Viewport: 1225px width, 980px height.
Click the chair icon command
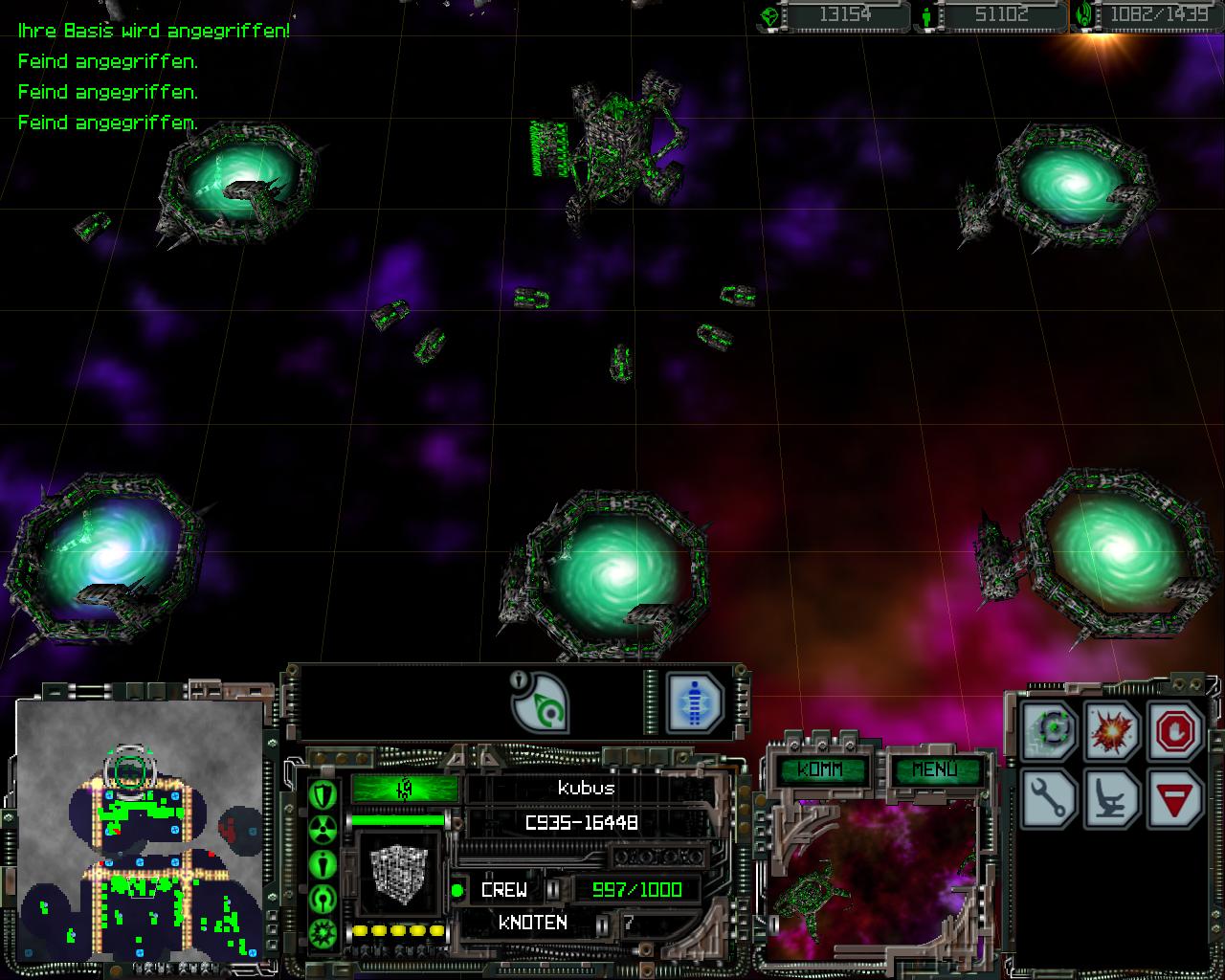(1113, 798)
